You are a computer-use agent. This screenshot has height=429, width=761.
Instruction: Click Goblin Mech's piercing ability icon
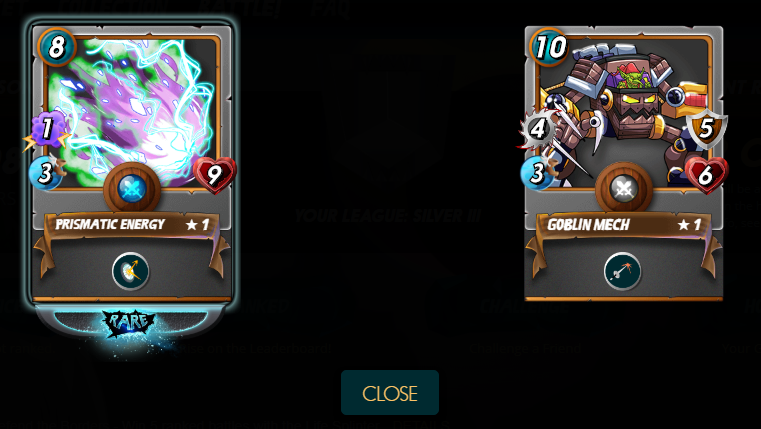[x=623, y=271]
